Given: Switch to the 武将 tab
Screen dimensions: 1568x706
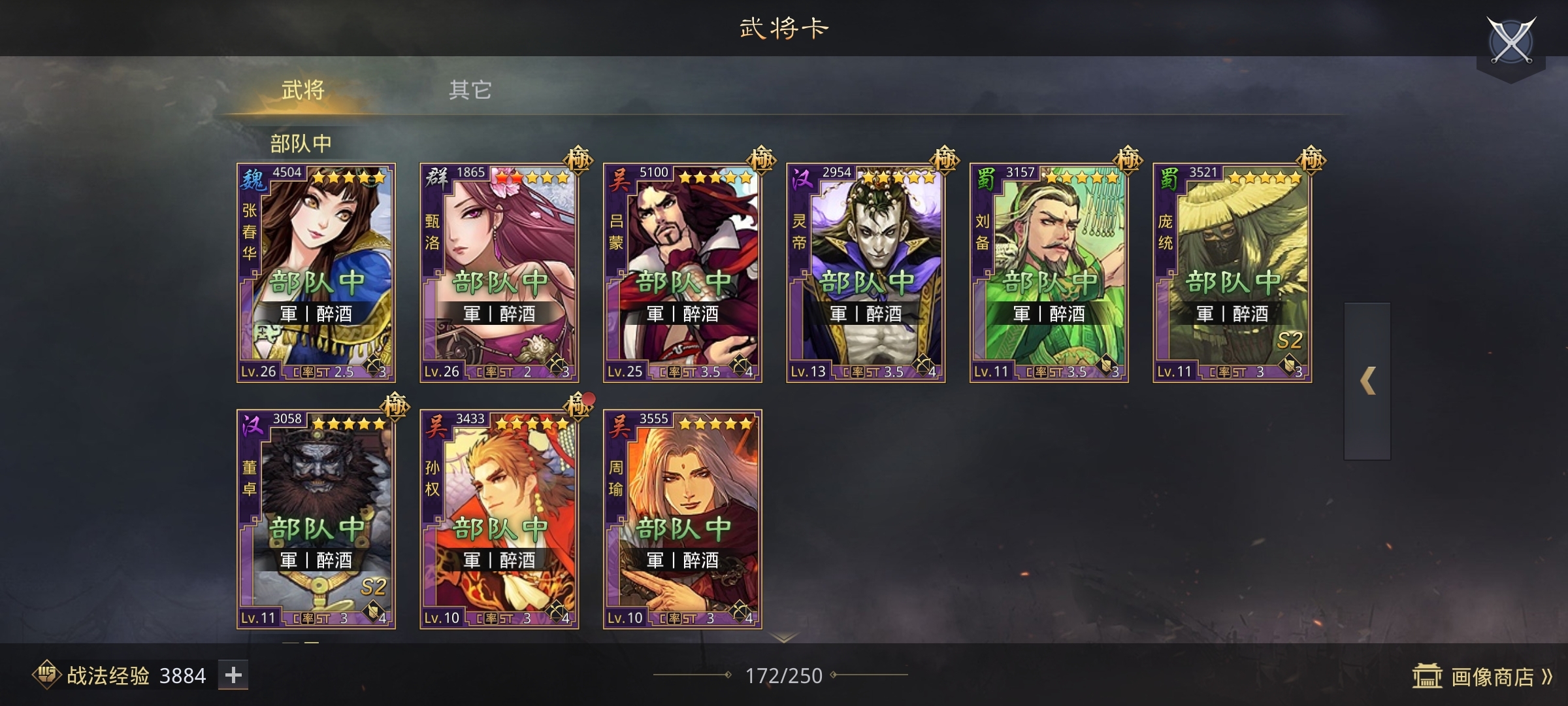Looking at the screenshot, I should [302, 90].
